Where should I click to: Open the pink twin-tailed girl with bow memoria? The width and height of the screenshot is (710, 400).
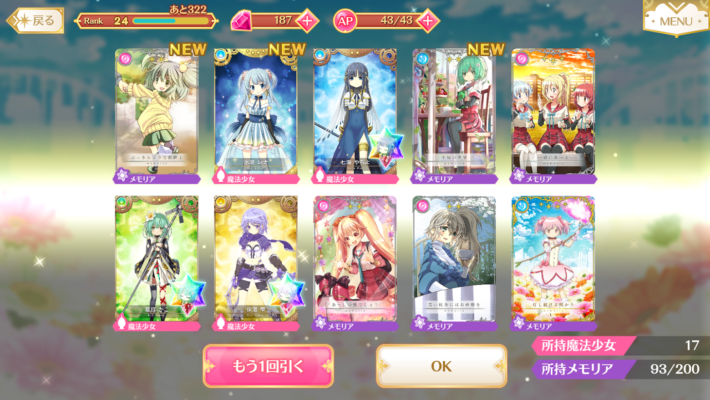pyautogui.click(x=552, y=260)
